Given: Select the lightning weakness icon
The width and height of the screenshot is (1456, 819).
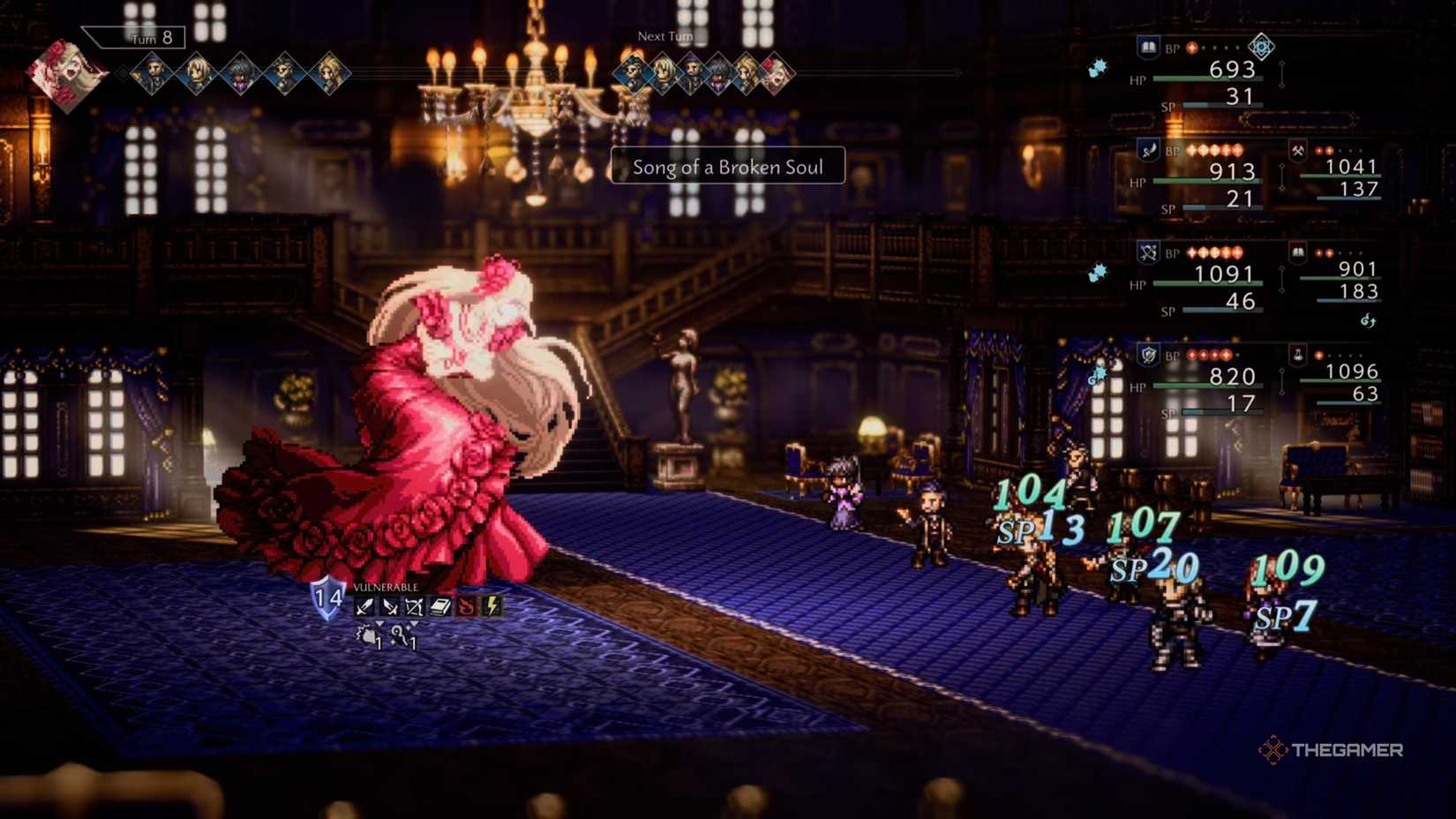Looking at the screenshot, I should [492, 605].
